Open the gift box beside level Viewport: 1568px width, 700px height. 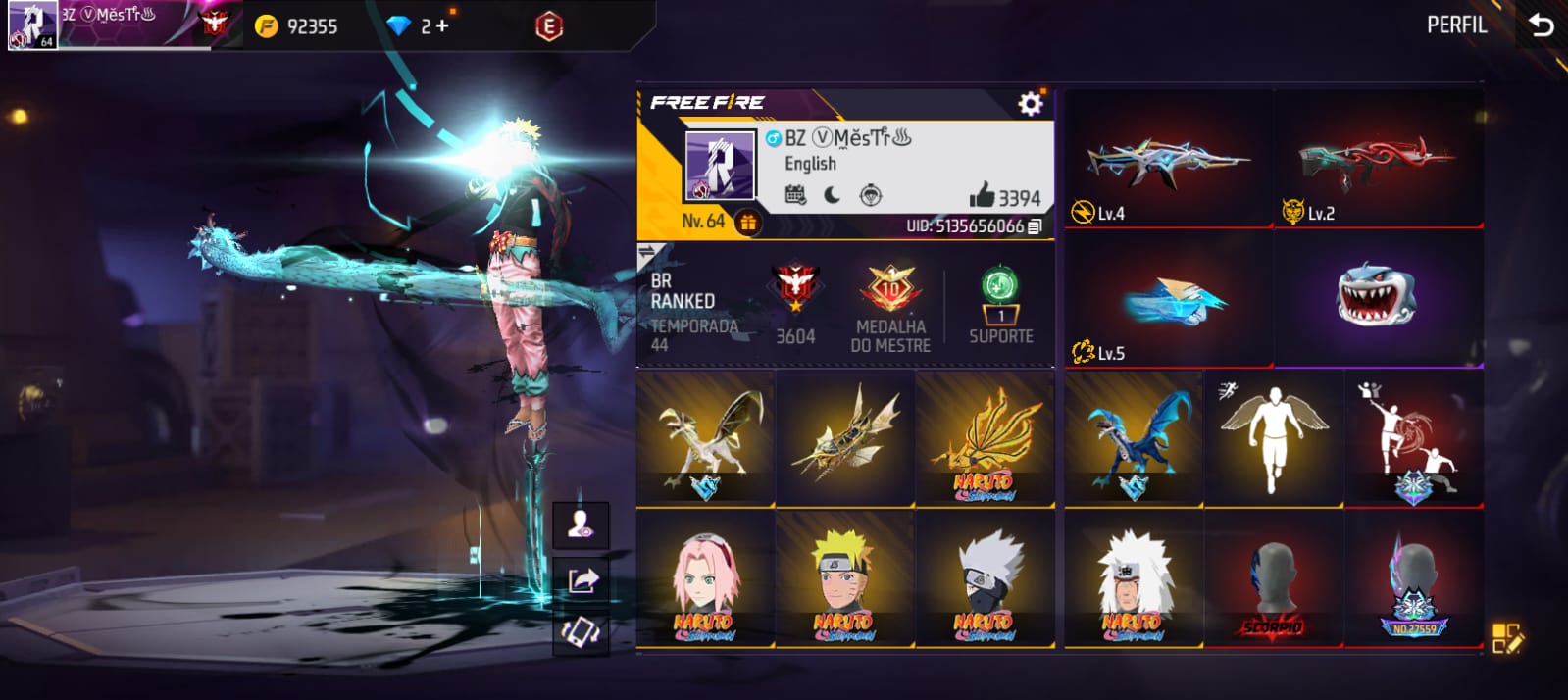point(748,223)
